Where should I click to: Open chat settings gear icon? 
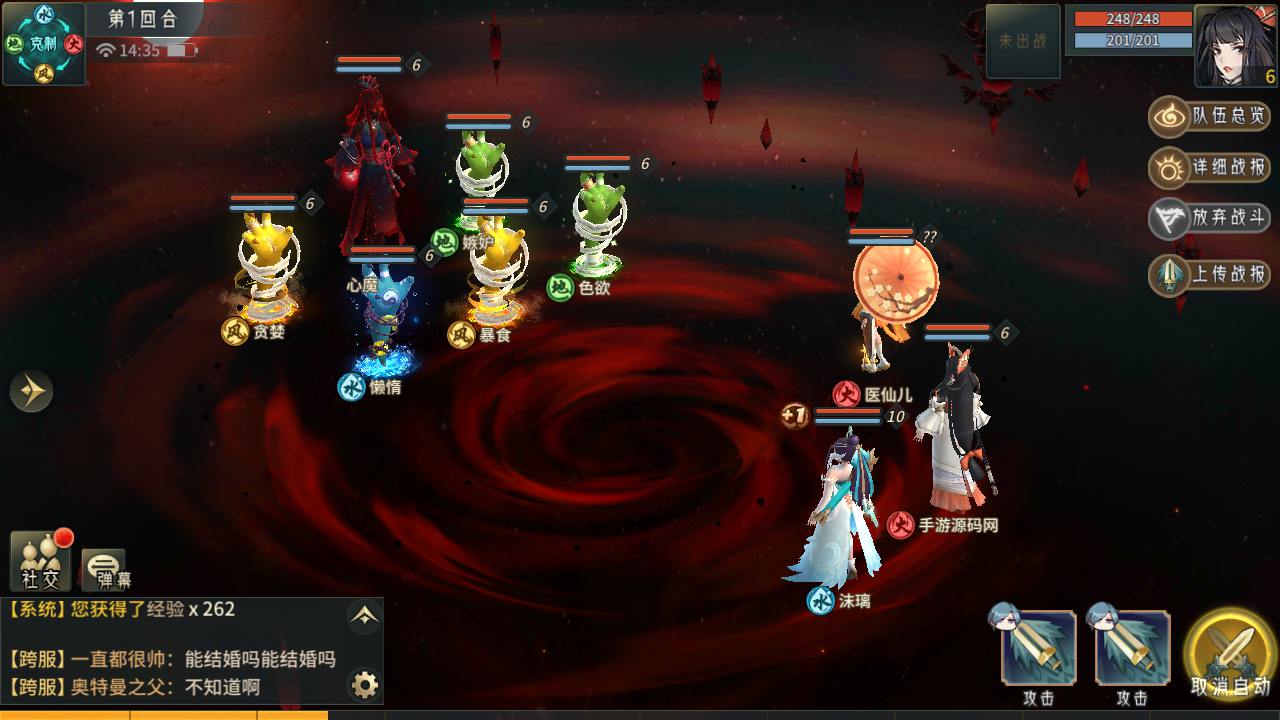[365, 685]
